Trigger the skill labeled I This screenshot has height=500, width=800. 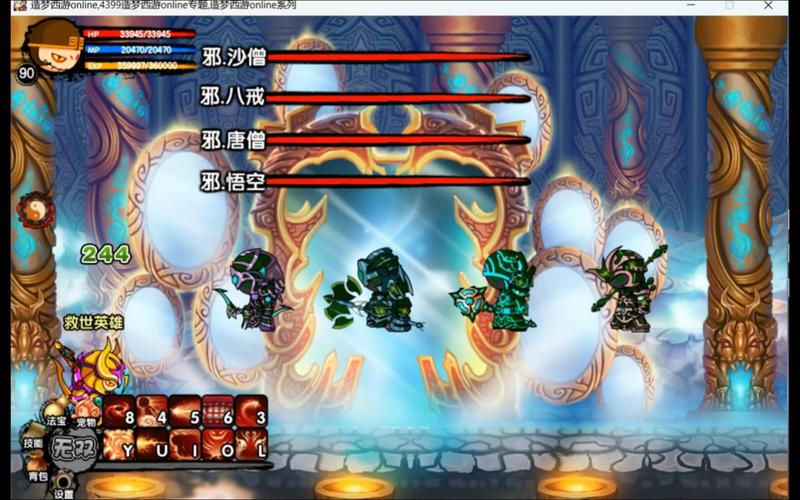tap(185, 444)
